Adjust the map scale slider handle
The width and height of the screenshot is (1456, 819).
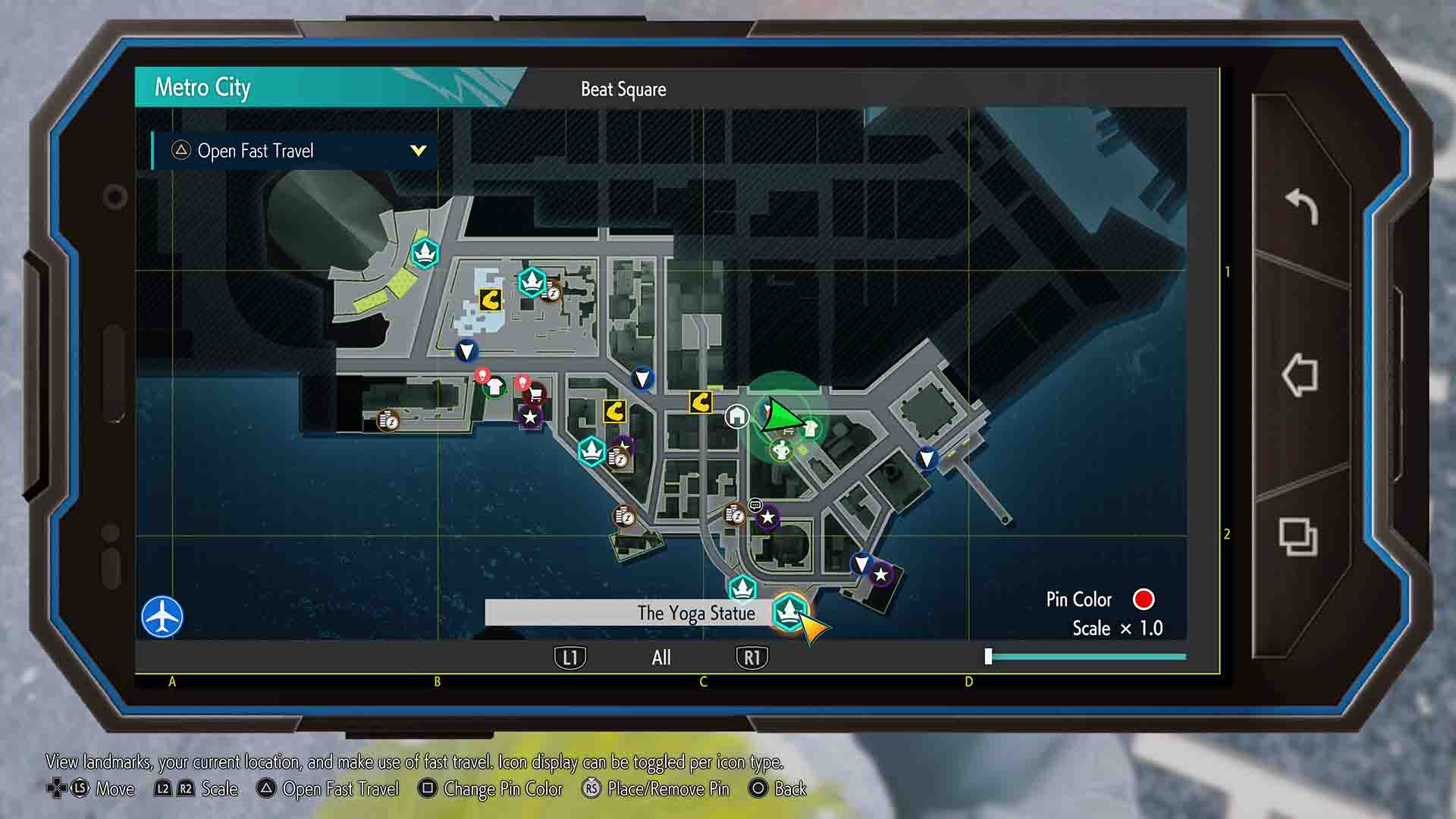click(x=988, y=657)
